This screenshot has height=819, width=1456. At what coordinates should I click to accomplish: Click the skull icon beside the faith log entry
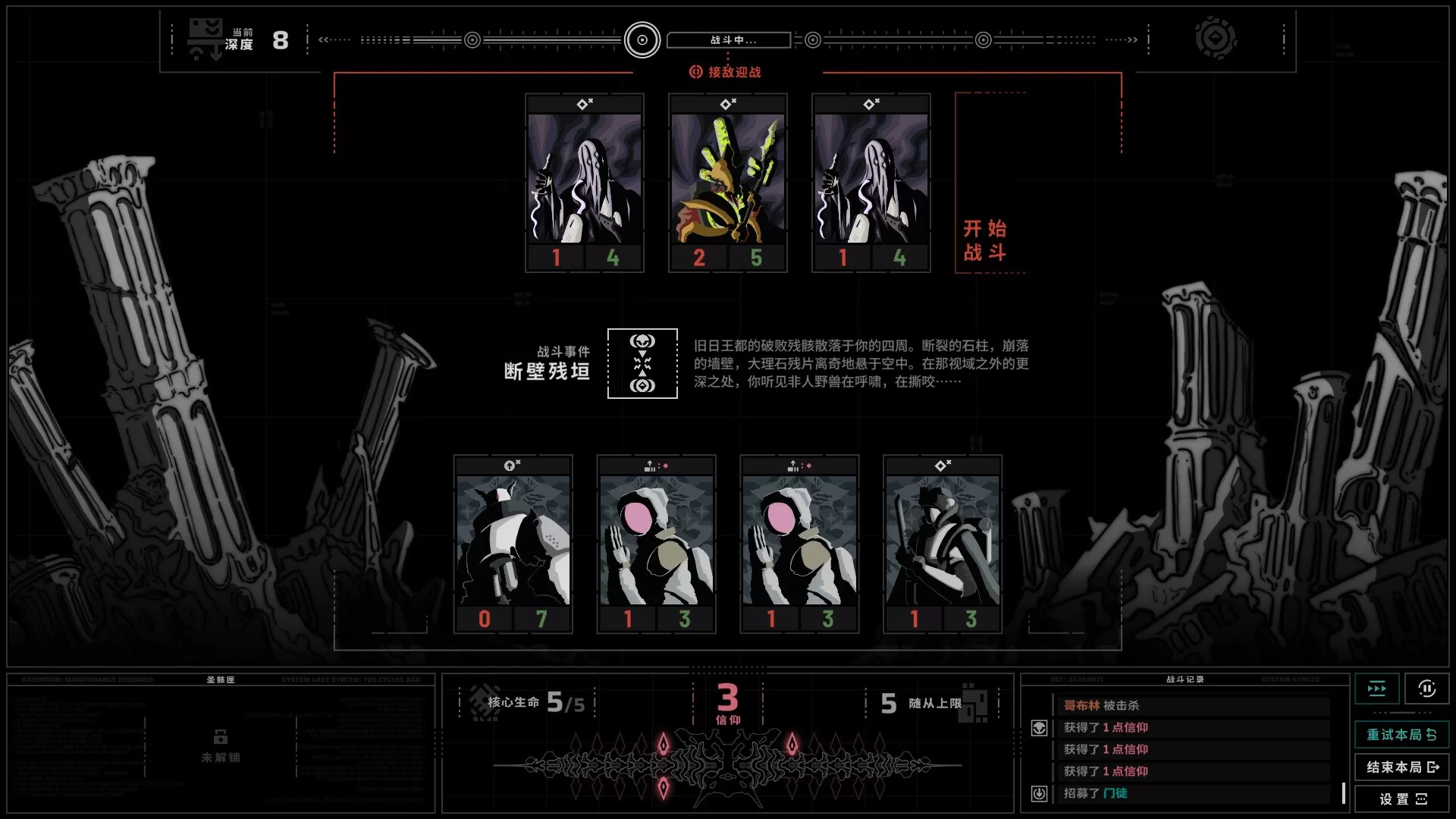click(1037, 727)
